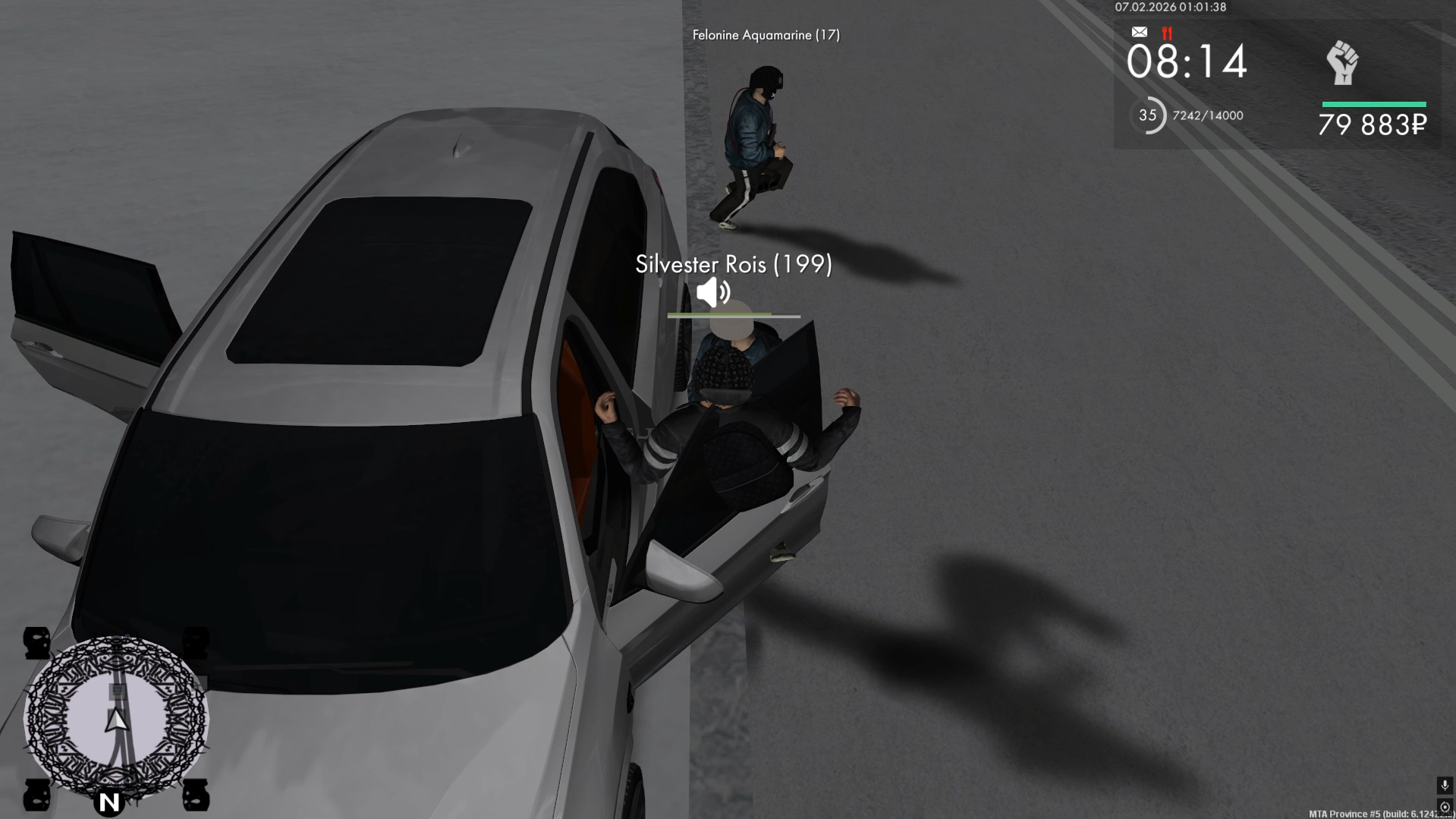Image resolution: width=1456 pixels, height=819 pixels.
Task: Open the envelope mail icon
Action: click(1139, 32)
